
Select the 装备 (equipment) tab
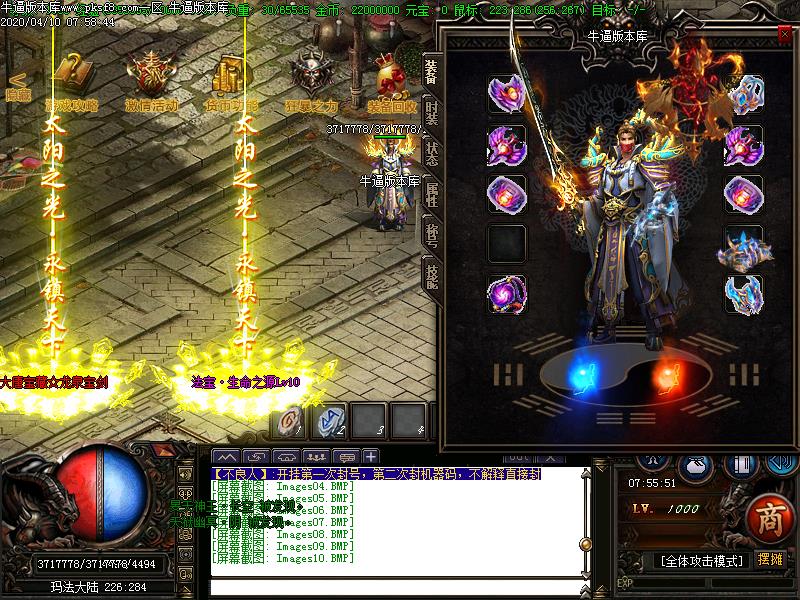click(431, 70)
